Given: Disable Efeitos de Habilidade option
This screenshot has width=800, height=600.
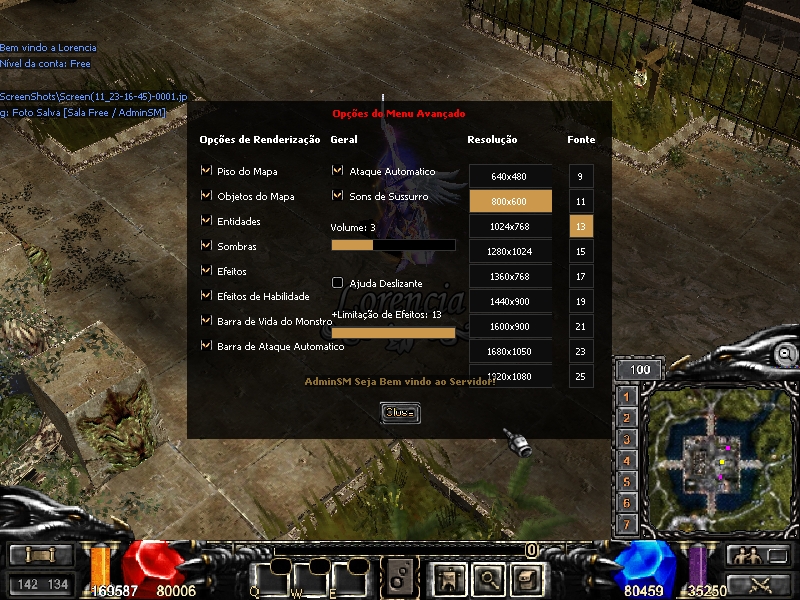Looking at the screenshot, I should (206, 296).
